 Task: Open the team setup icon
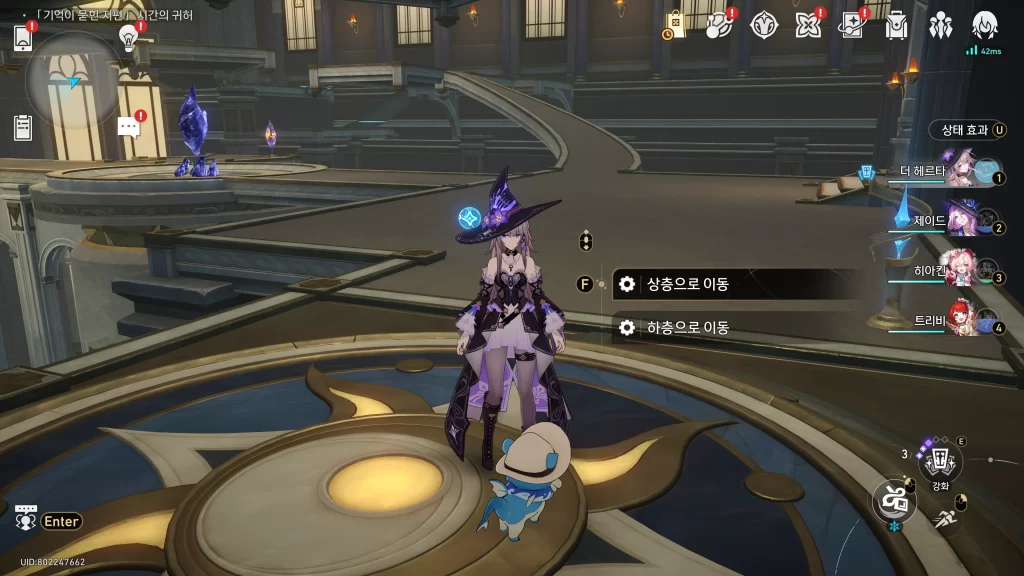[x=940, y=25]
